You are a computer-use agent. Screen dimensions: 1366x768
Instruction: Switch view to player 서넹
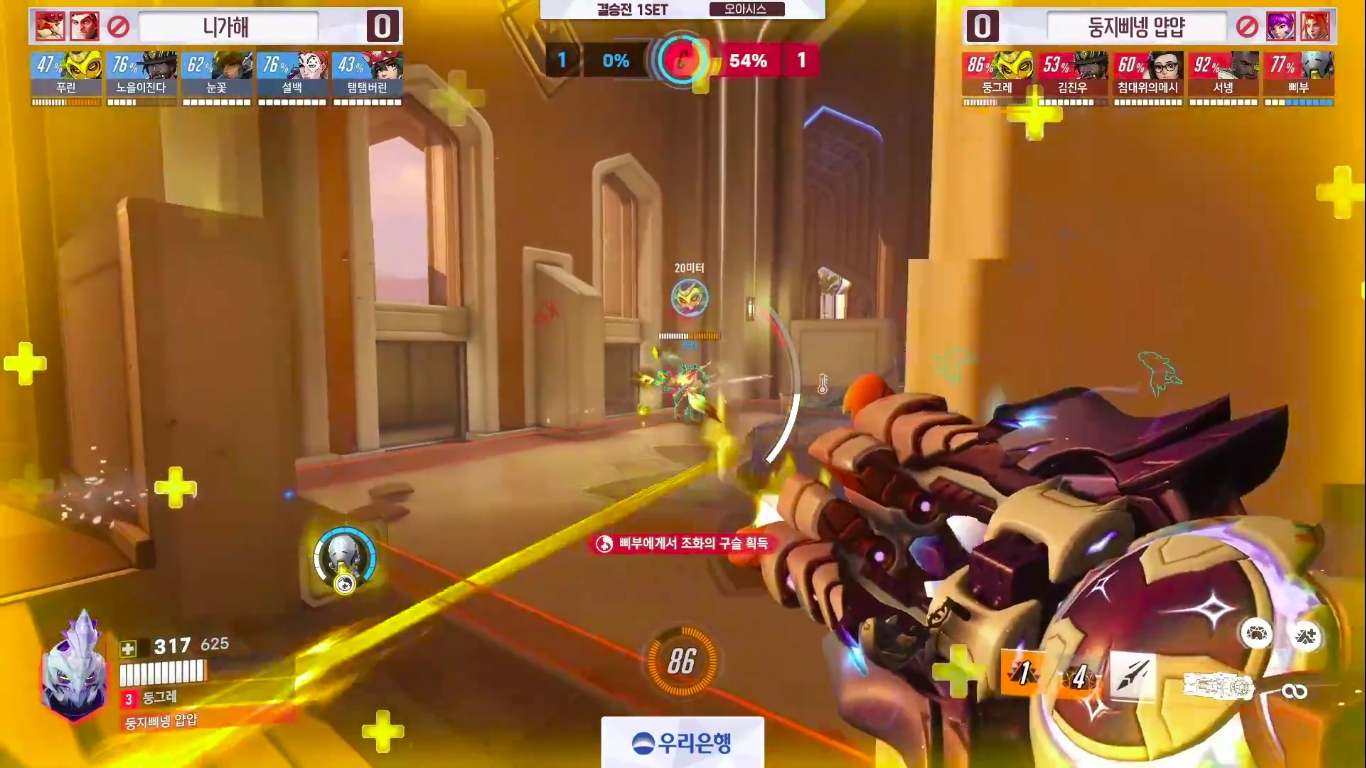[x=1223, y=75]
